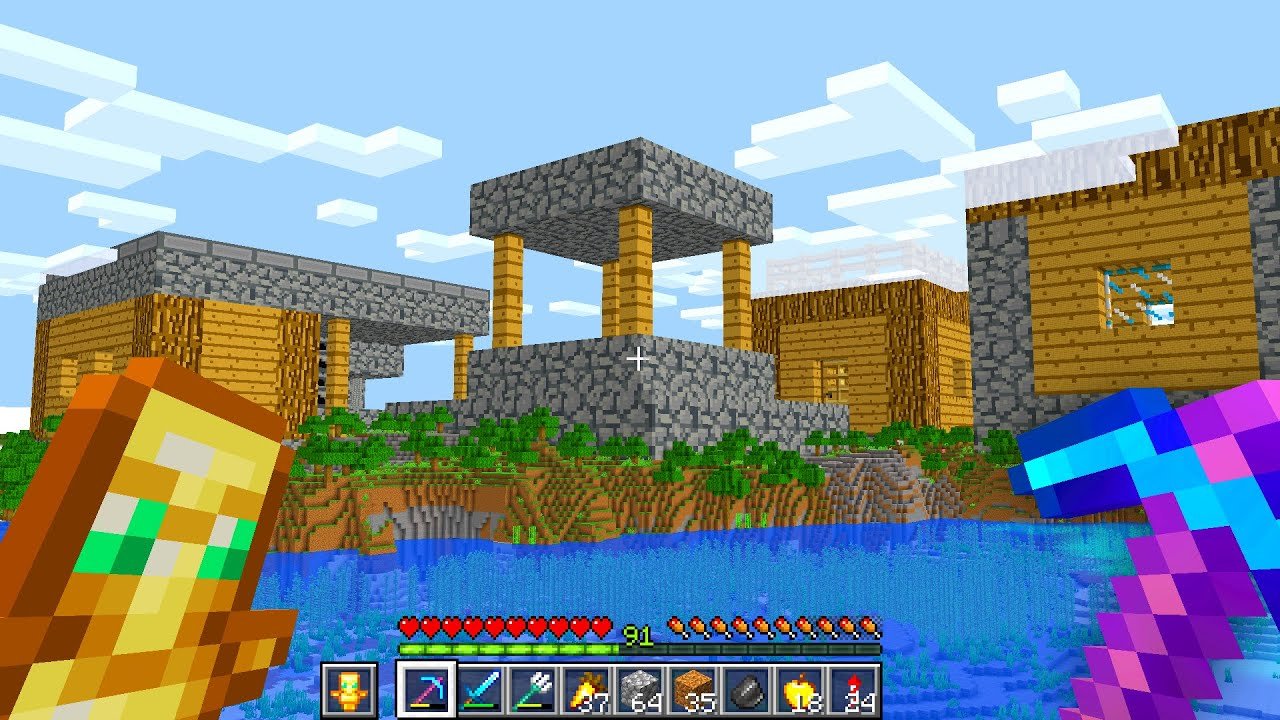Switch to the hotbar stack of 24
This screenshot has height=720, width=1280.
coord(855,689)
